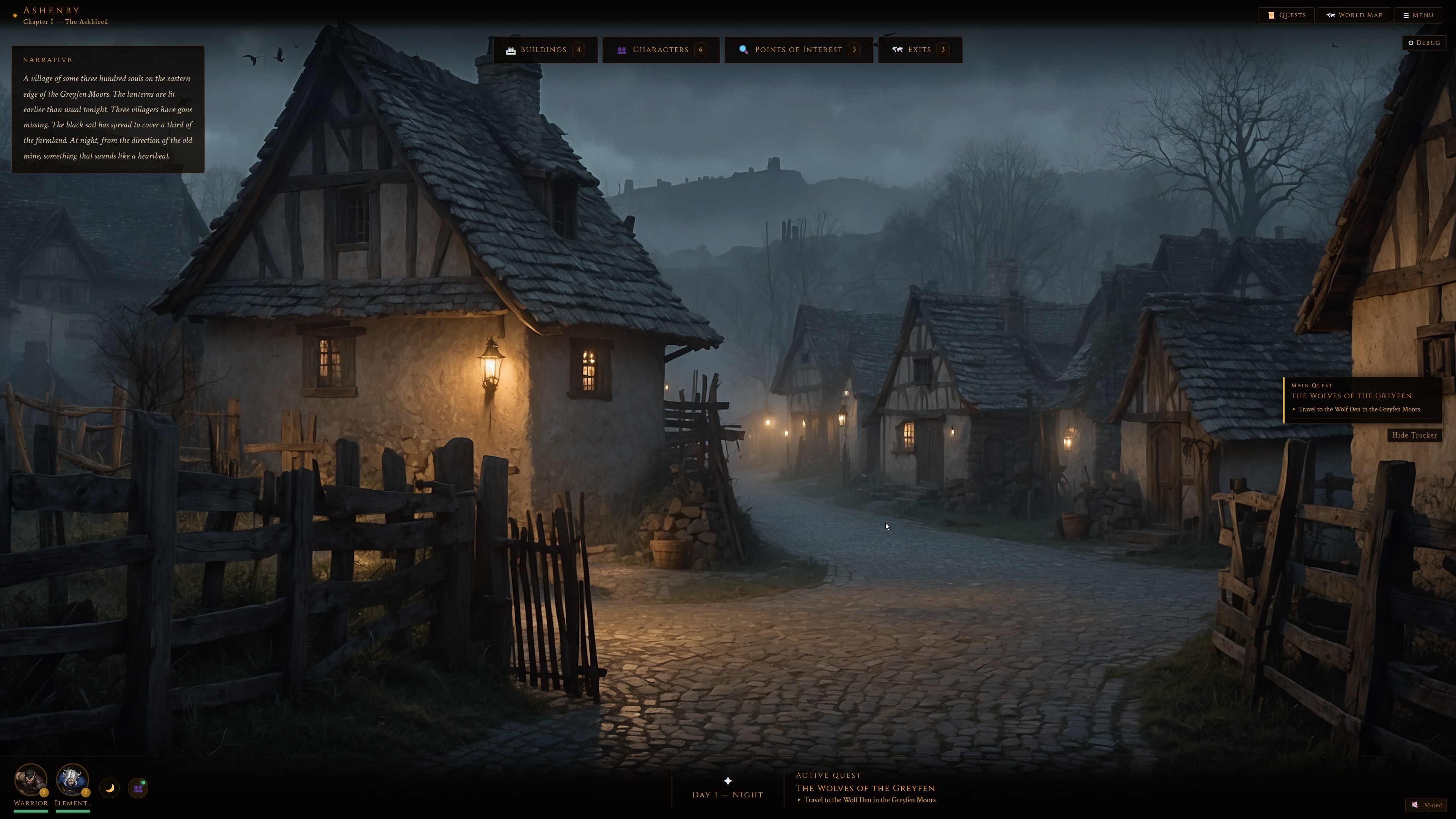Show the Characters list
Screen dimensions: 1456x819
tap(661, 50)
